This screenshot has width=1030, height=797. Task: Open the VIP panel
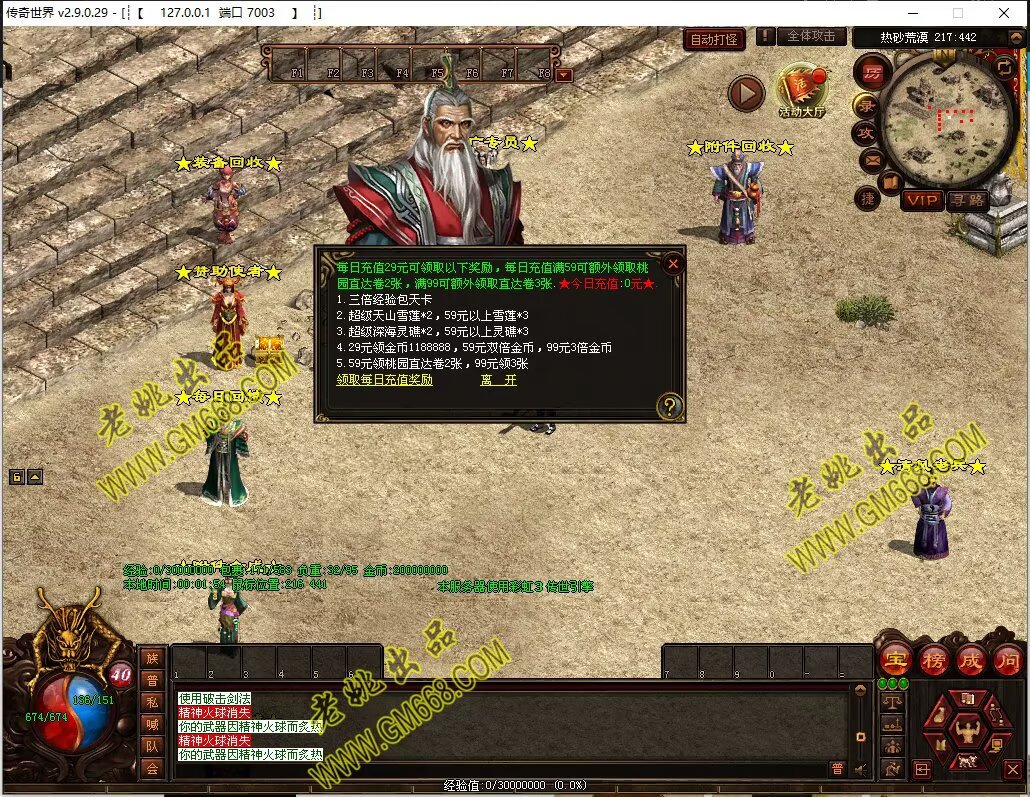point(921,200)
